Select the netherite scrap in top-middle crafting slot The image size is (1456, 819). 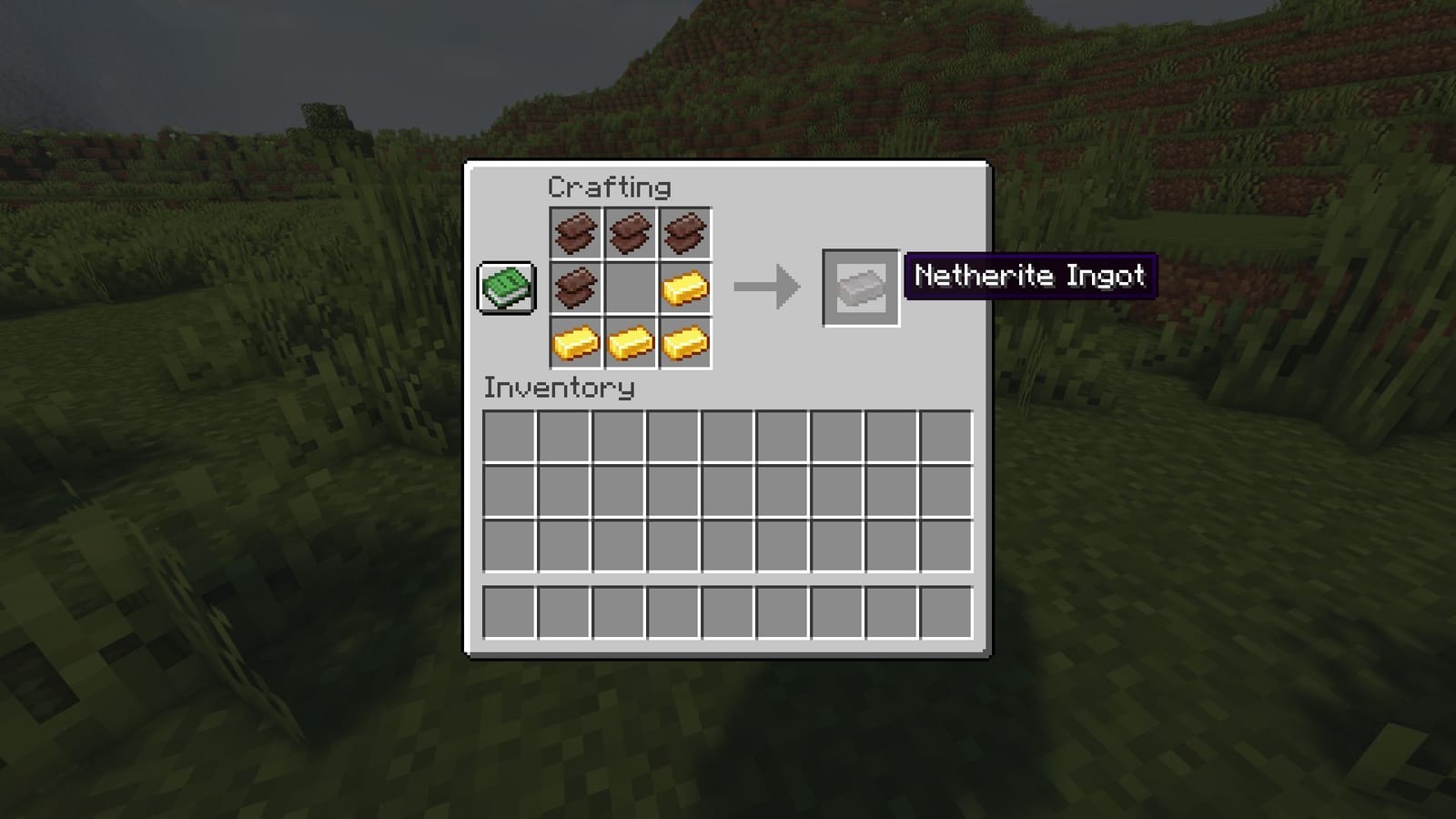point(632,232)
